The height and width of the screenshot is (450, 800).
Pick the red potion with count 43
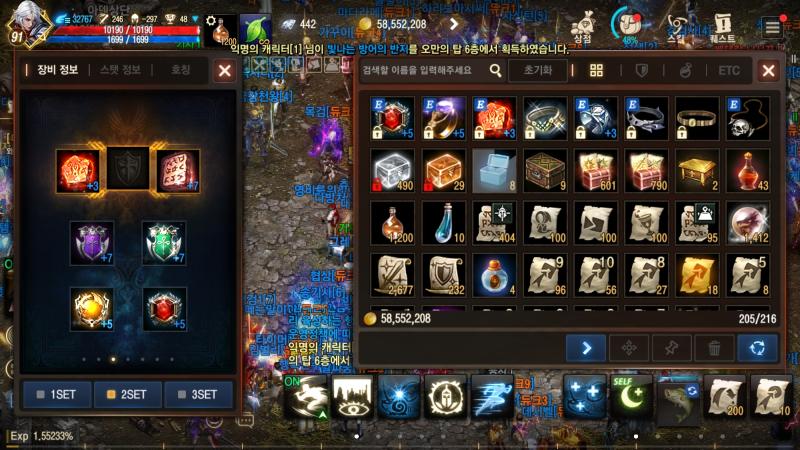747,170
